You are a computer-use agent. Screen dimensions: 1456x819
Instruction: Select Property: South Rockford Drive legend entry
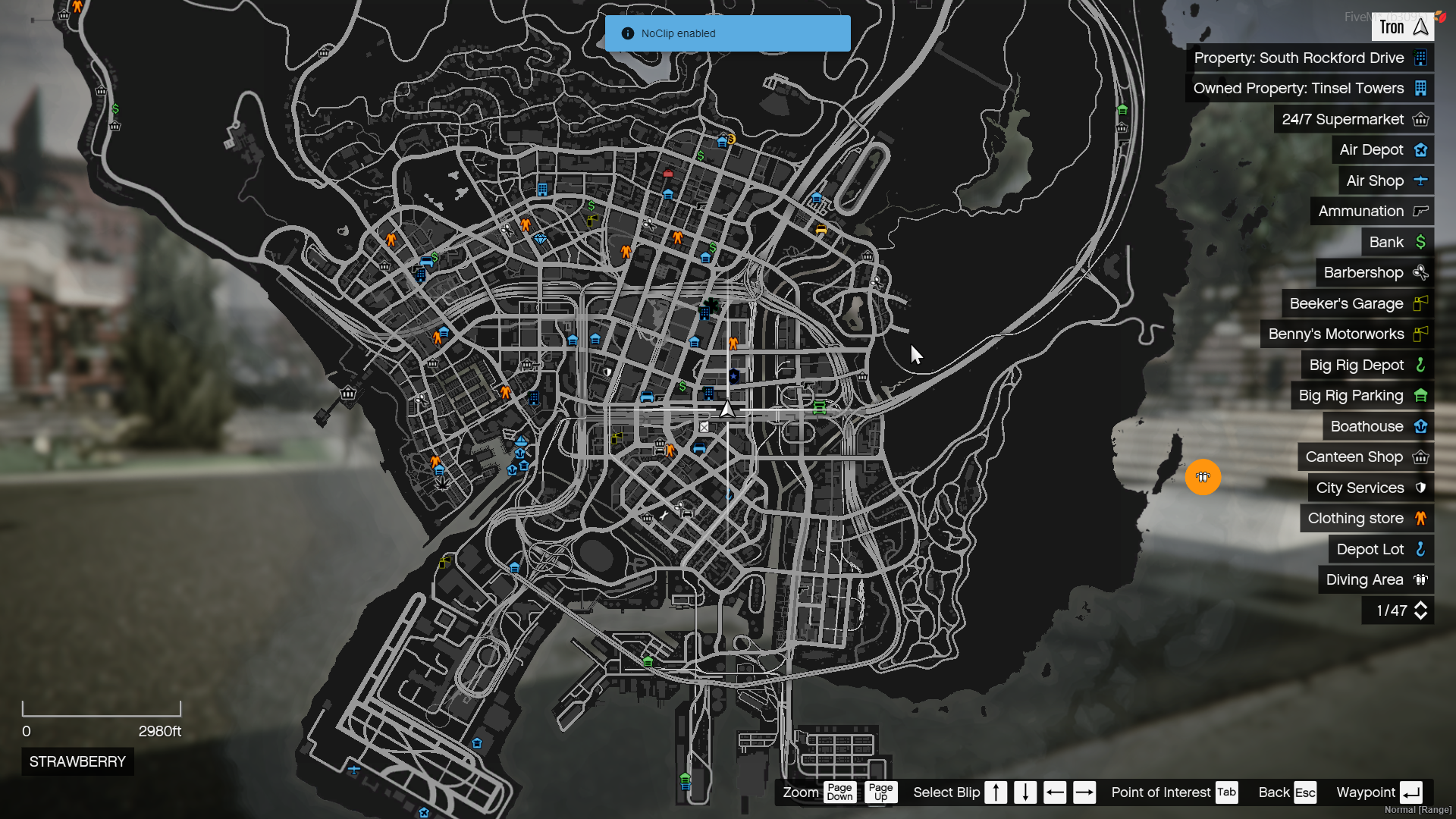point(1310,58)
